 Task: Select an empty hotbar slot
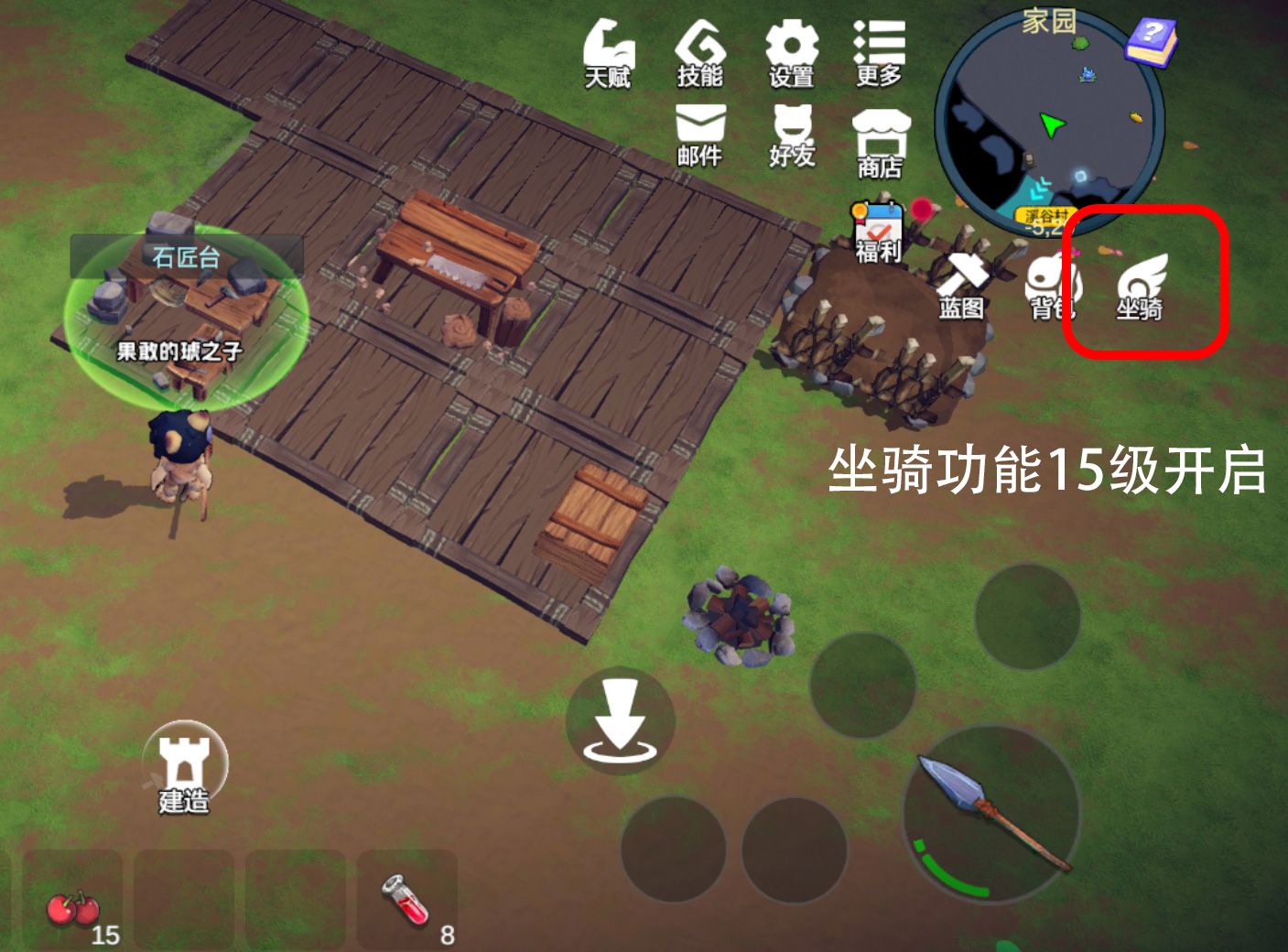(183, 897)
